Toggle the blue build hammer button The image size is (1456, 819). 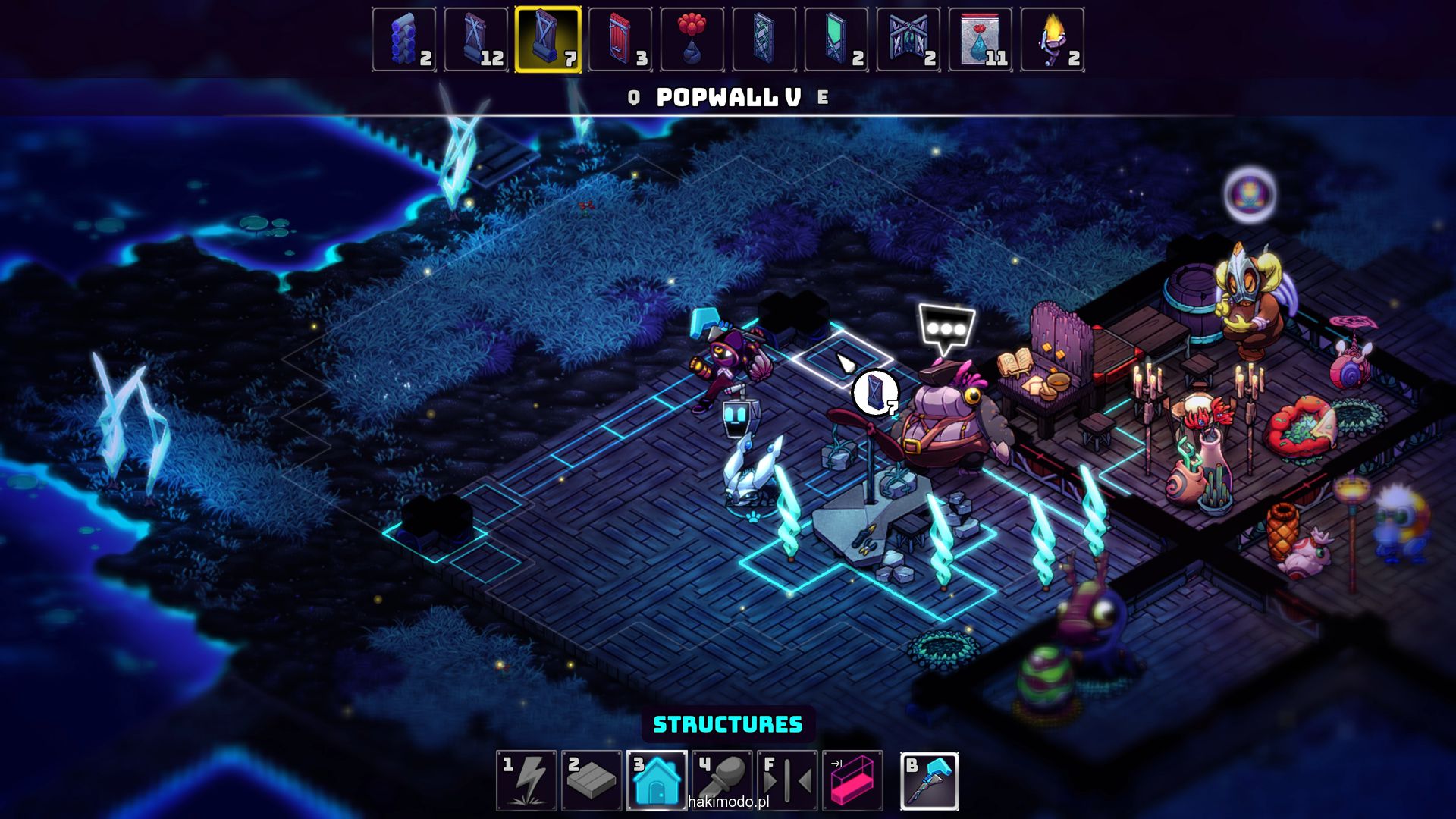[x=930, y=780]
